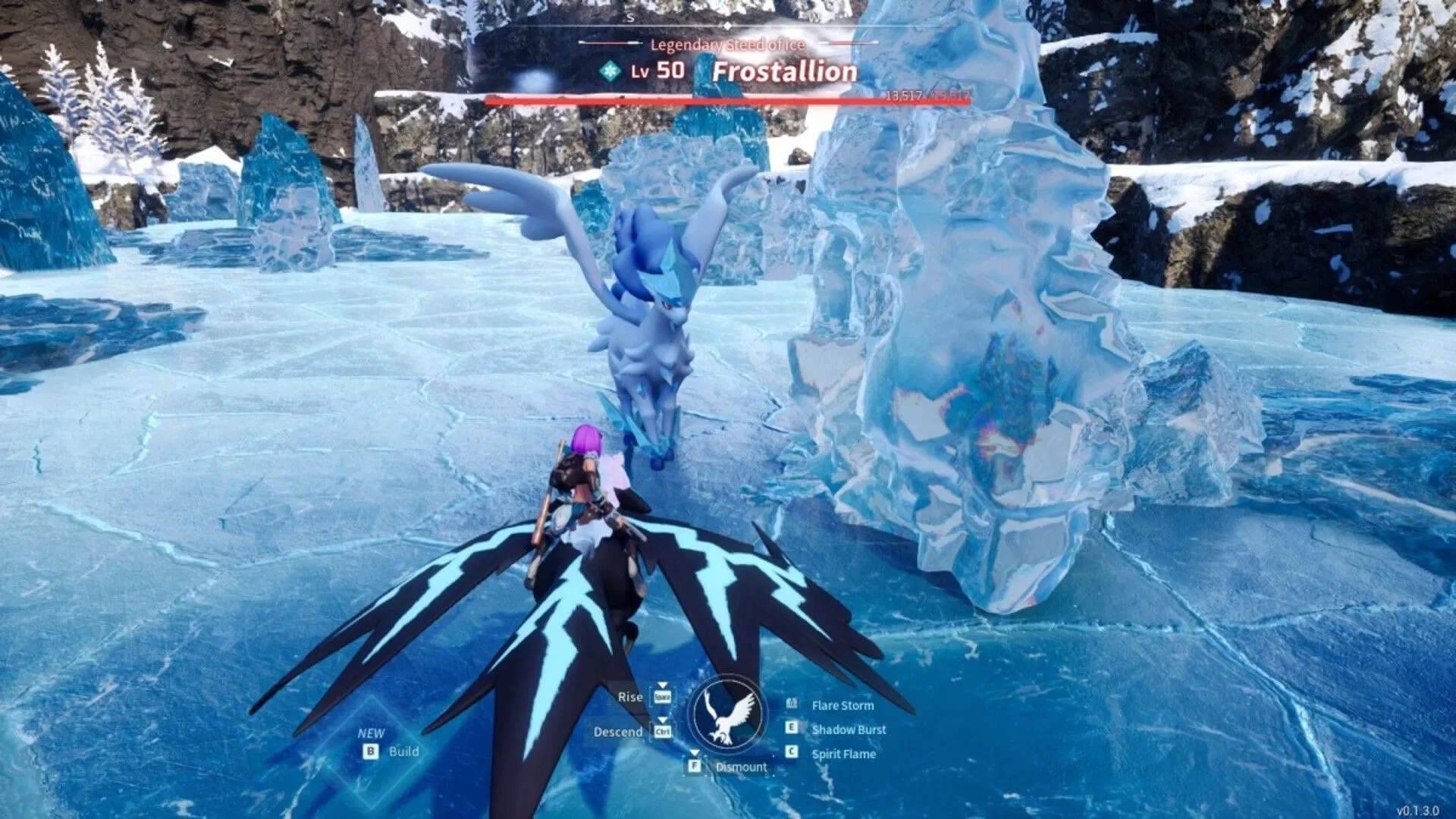Use the Shadow Burst skill
The width and height of the screenshot is (1456, 819).
coord(848,730)
